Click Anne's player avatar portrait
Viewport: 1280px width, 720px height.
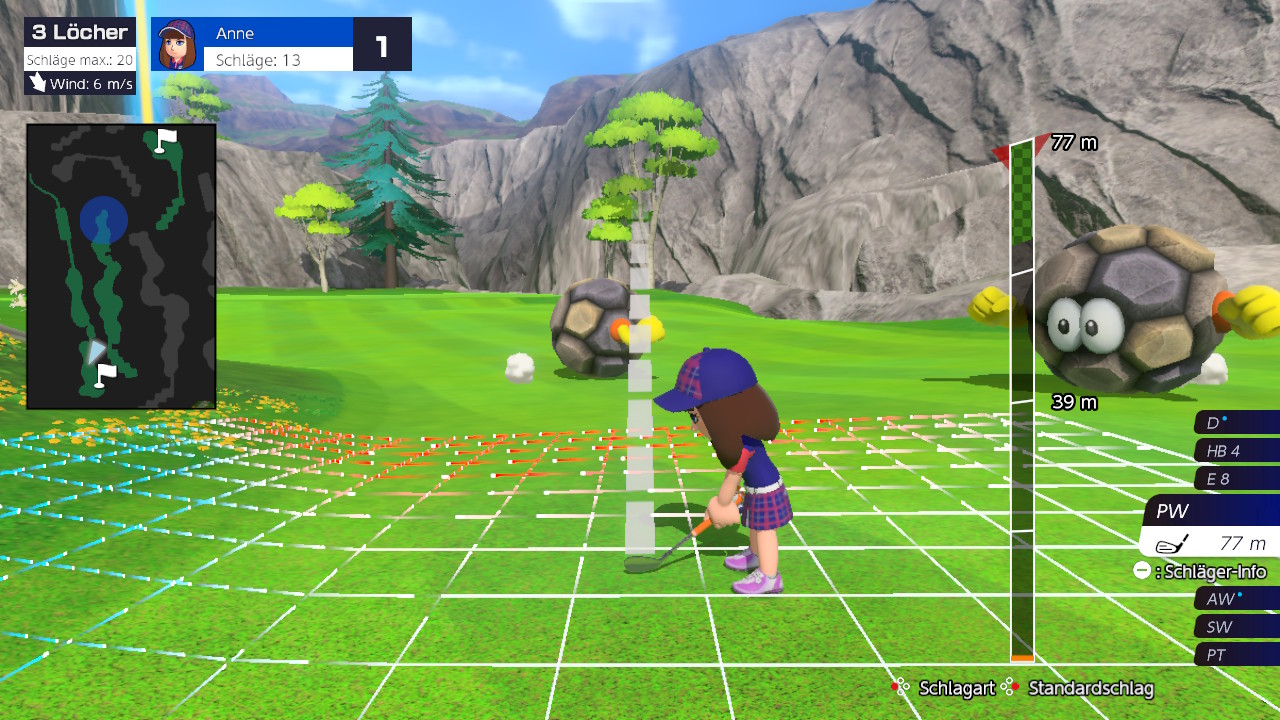click(178, 44)
